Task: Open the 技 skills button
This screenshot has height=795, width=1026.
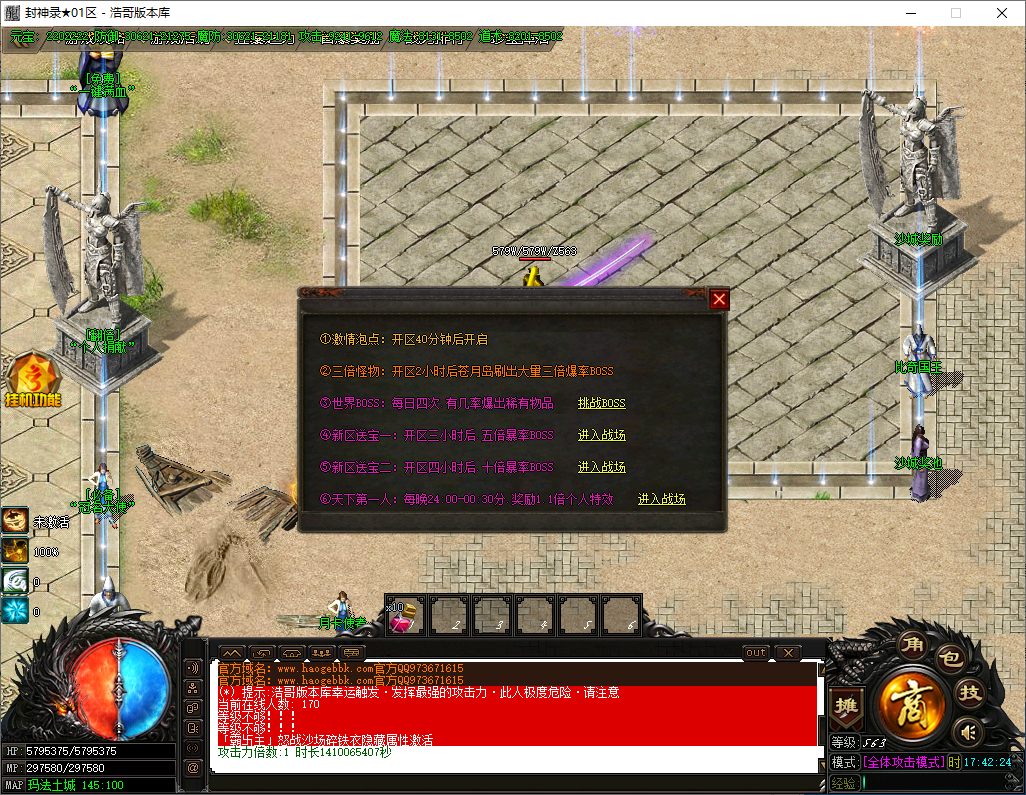Action: 968,691
